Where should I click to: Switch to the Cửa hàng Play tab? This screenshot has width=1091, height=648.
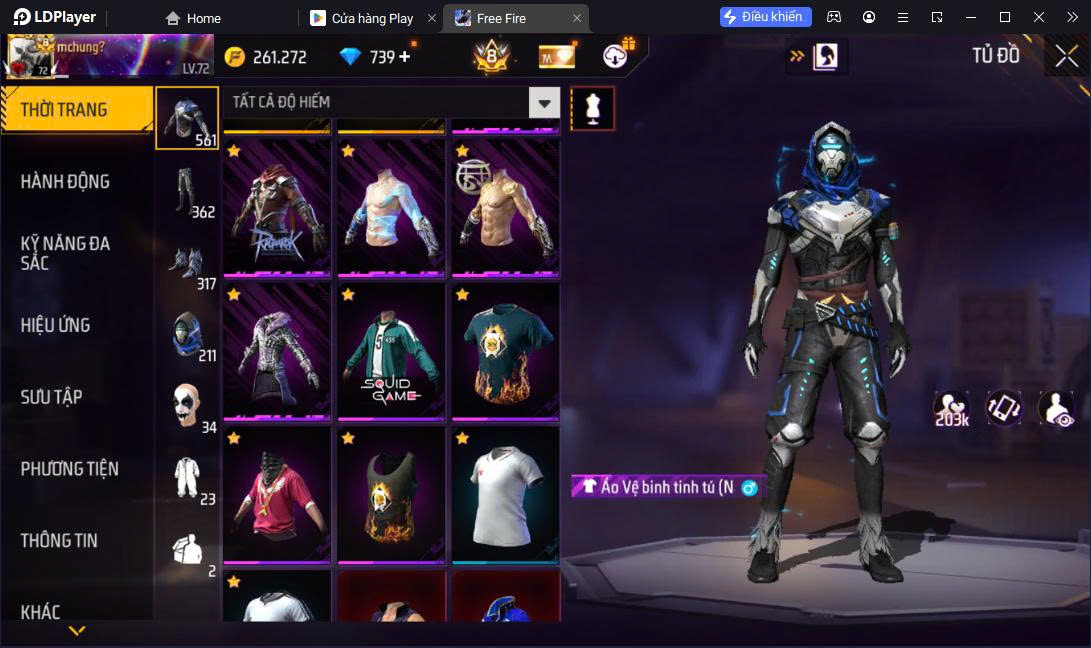click(372, 18)
